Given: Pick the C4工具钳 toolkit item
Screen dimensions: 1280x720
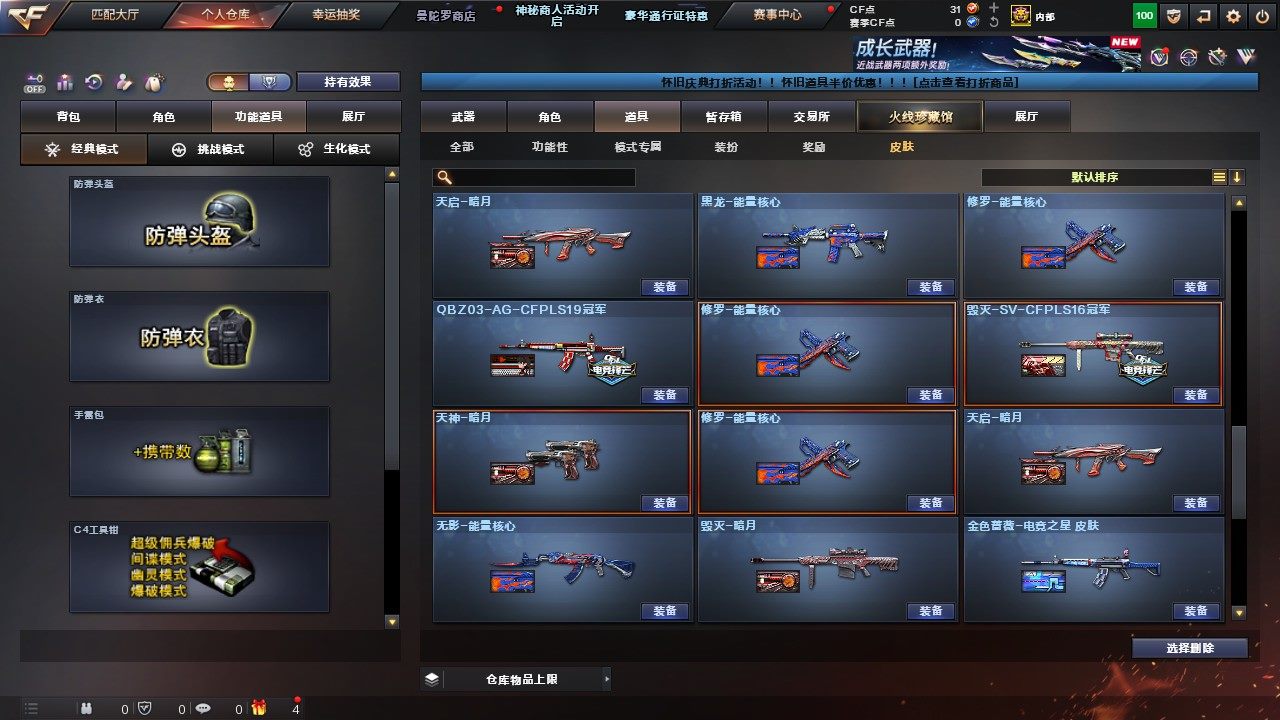Looking at the screenshot, I should [199, 566].
